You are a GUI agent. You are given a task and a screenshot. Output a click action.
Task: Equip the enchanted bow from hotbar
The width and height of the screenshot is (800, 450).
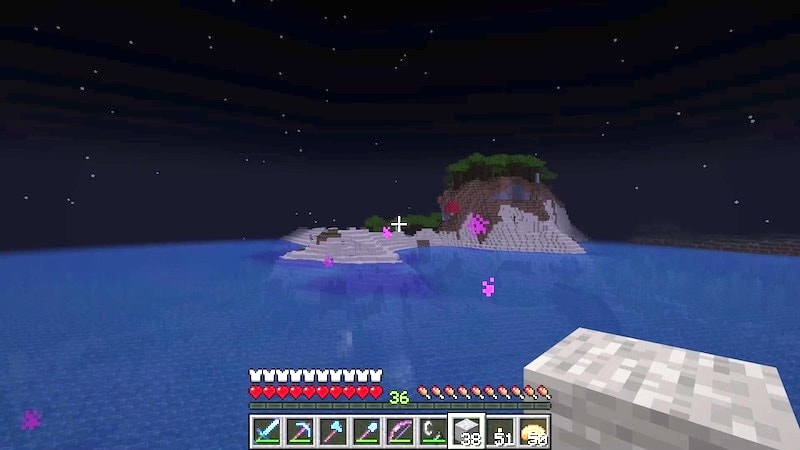(400, 431)
